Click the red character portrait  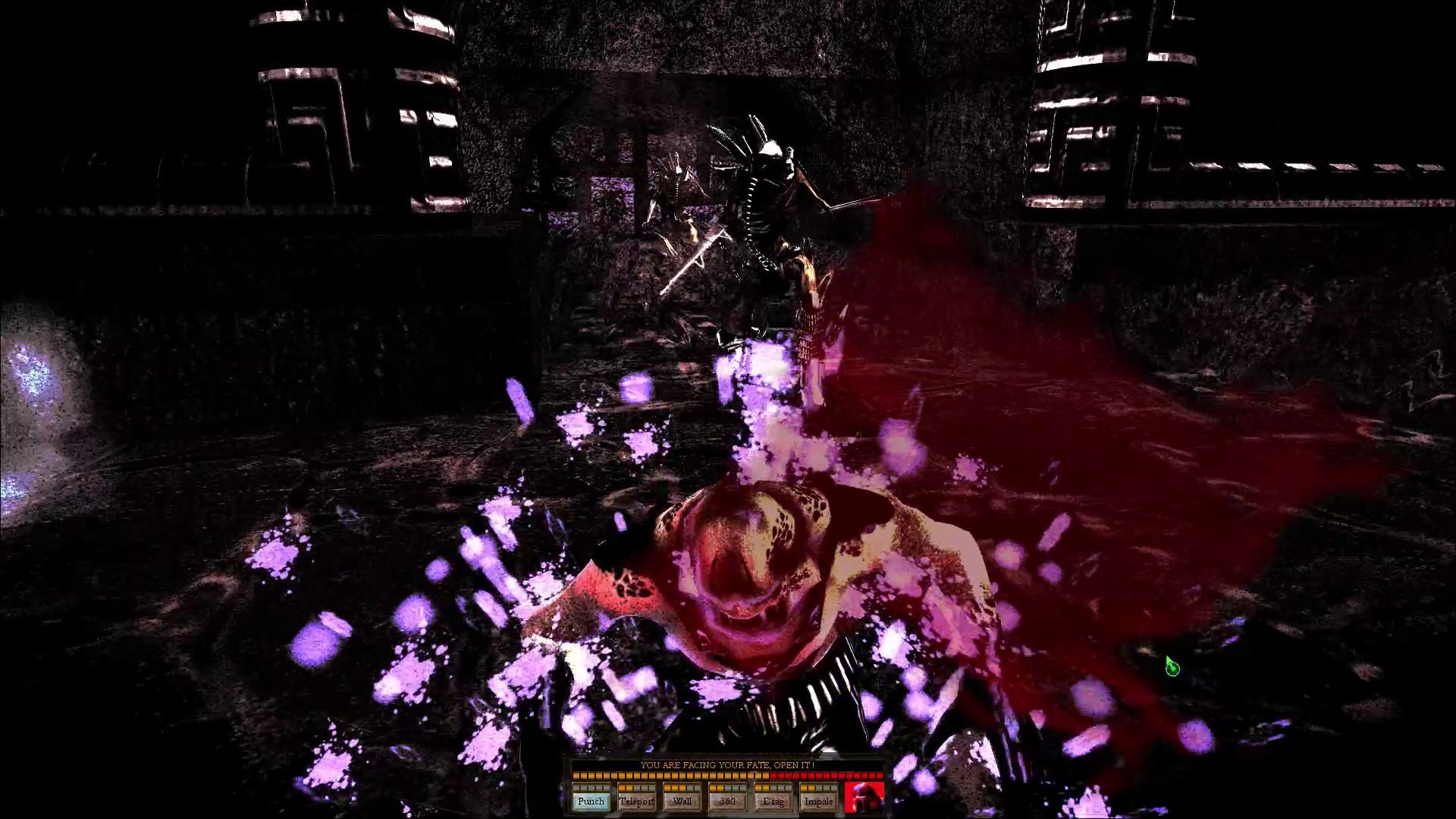click(864, 798)
